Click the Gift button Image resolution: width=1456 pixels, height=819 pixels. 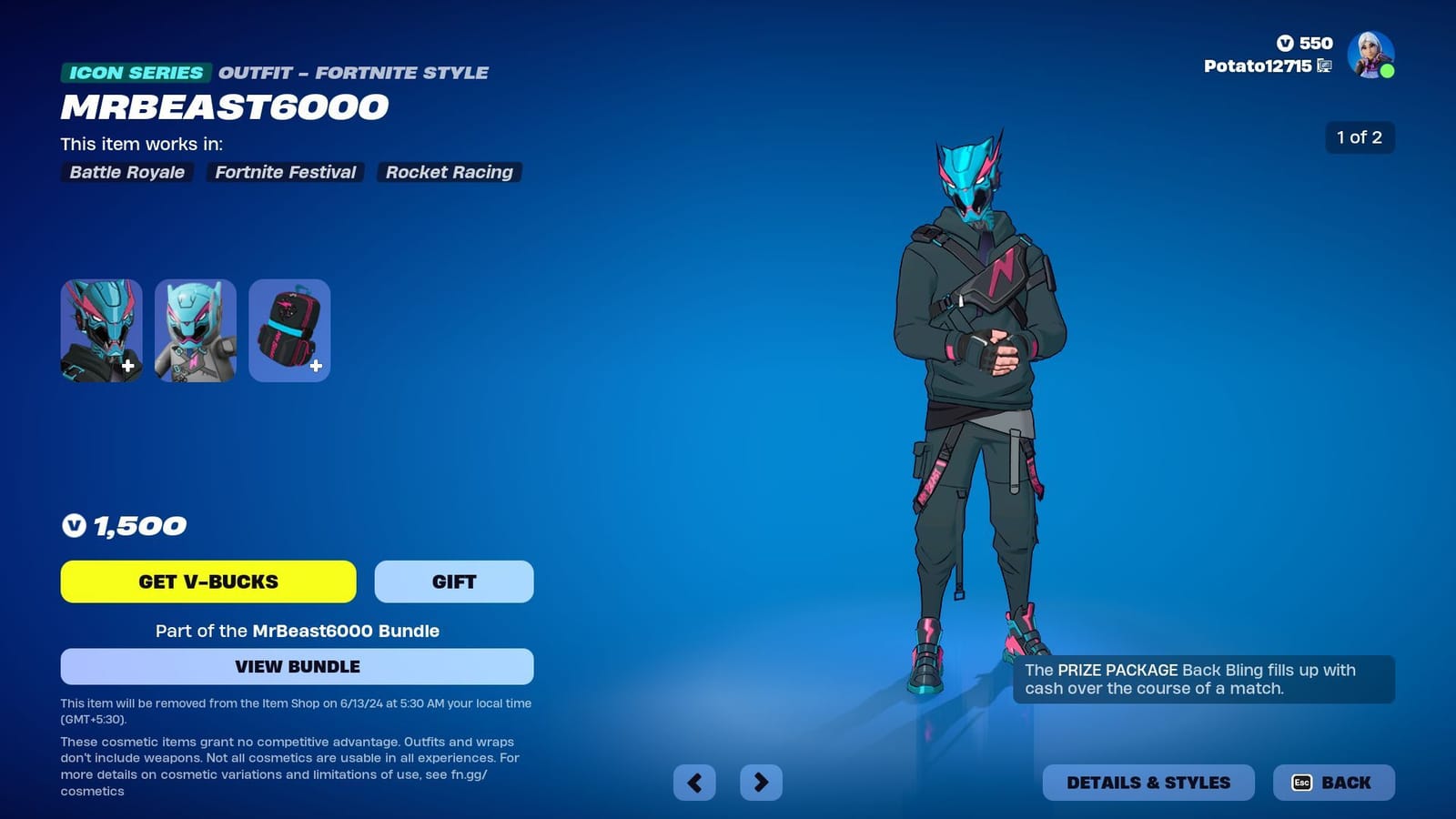(454, 581)
